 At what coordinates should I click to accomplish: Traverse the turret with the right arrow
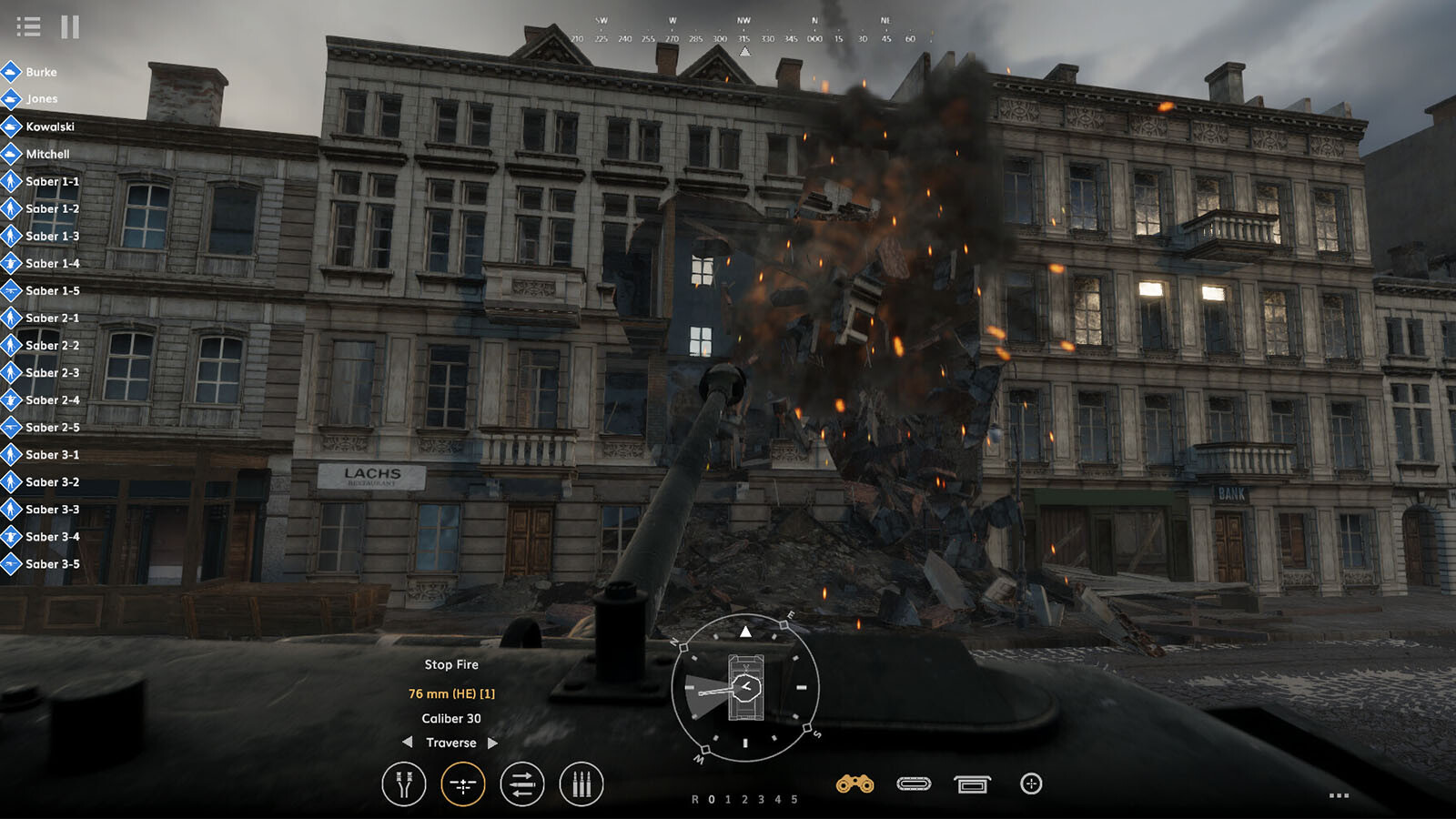[x=493, y=743]
